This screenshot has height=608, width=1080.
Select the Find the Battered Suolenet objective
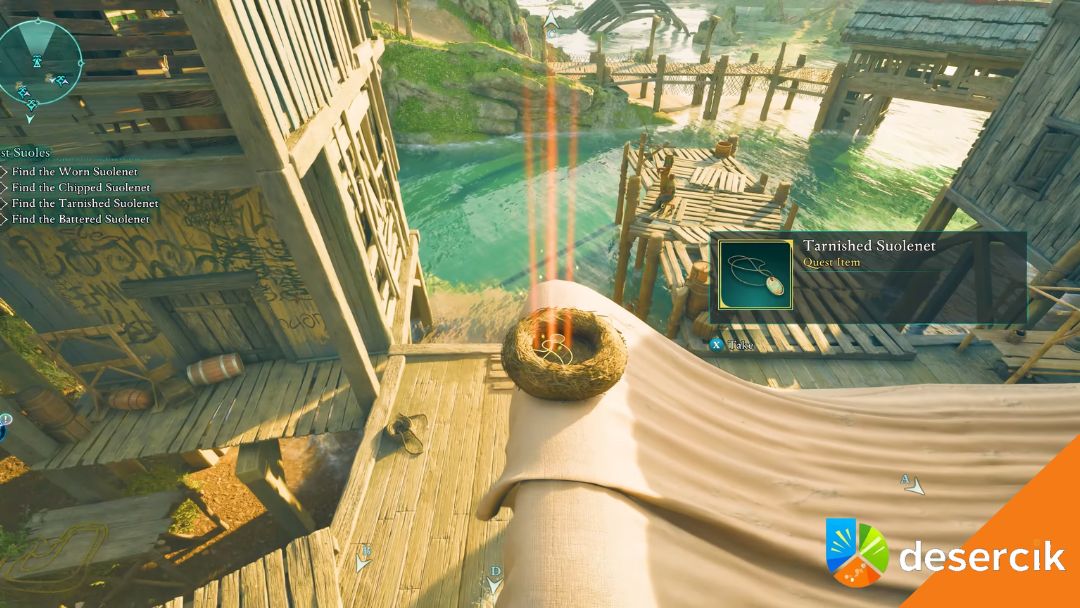tap(80, 219)
